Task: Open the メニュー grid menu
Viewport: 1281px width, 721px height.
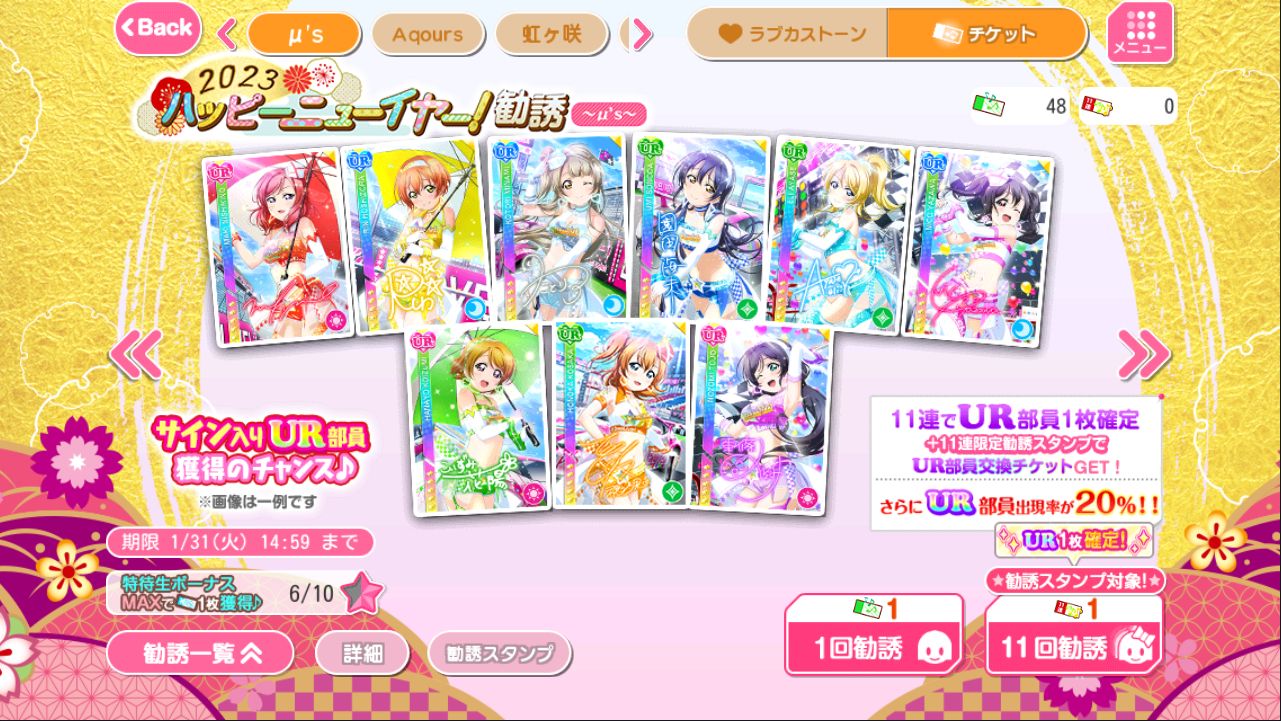Action: pos(1140,33)
